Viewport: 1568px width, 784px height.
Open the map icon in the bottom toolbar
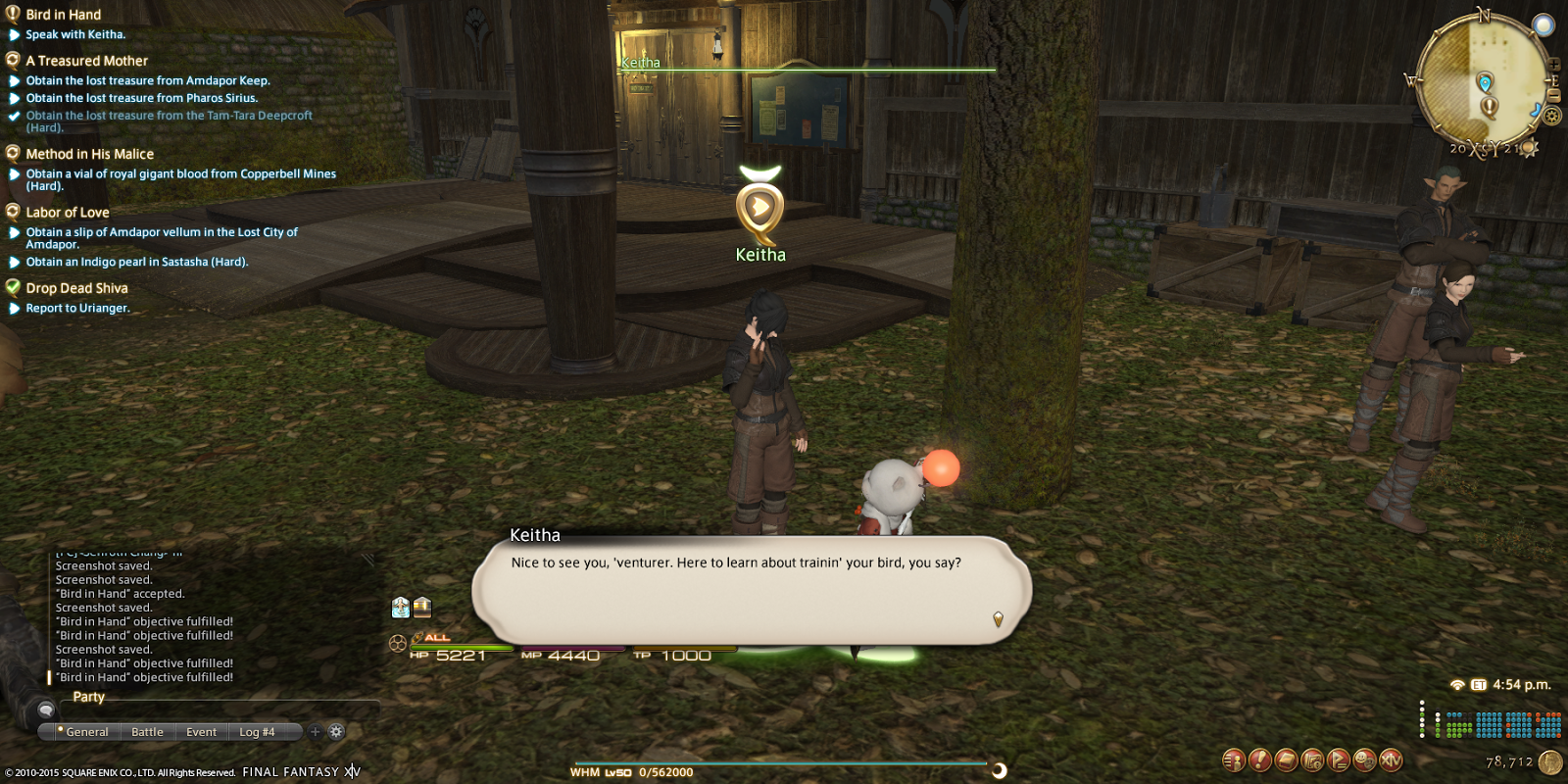click(x=1310, y=759)
